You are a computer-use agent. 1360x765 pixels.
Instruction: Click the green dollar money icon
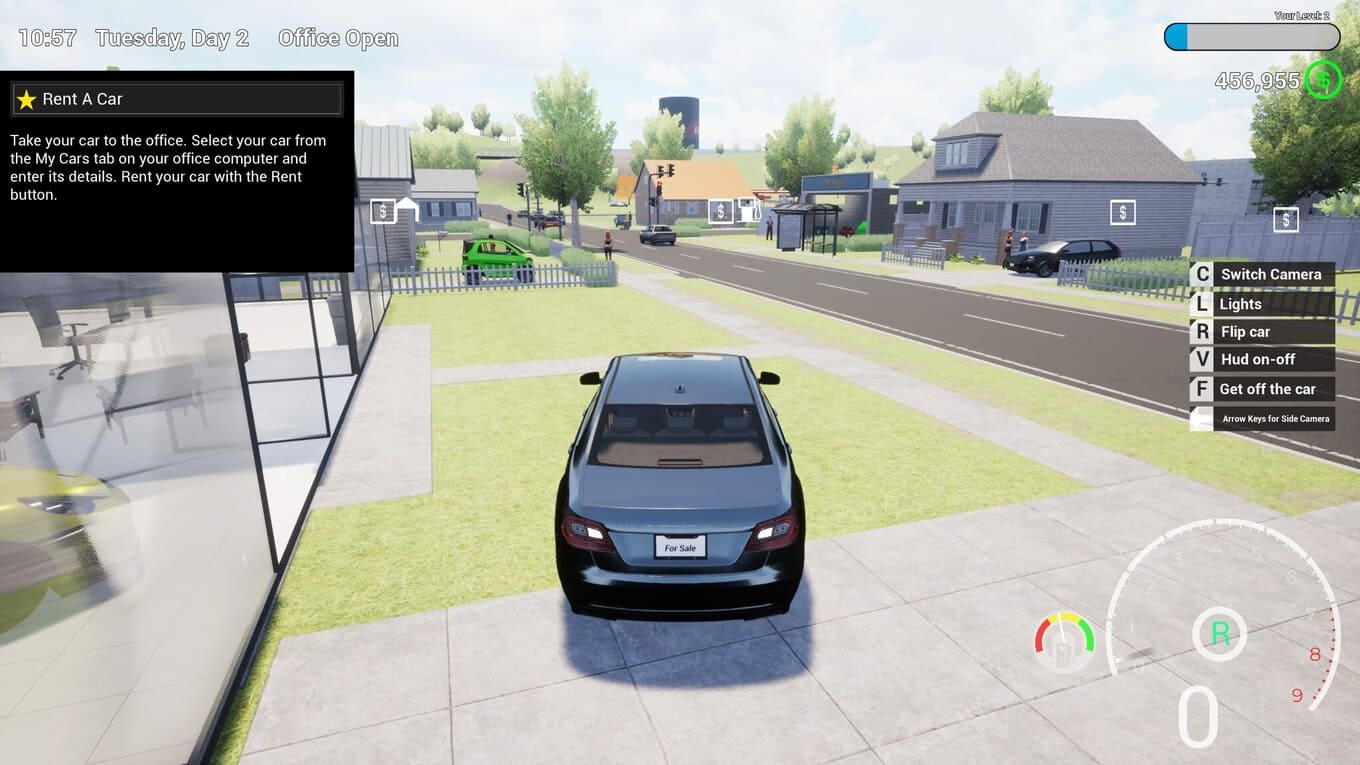coord(1323,79)
